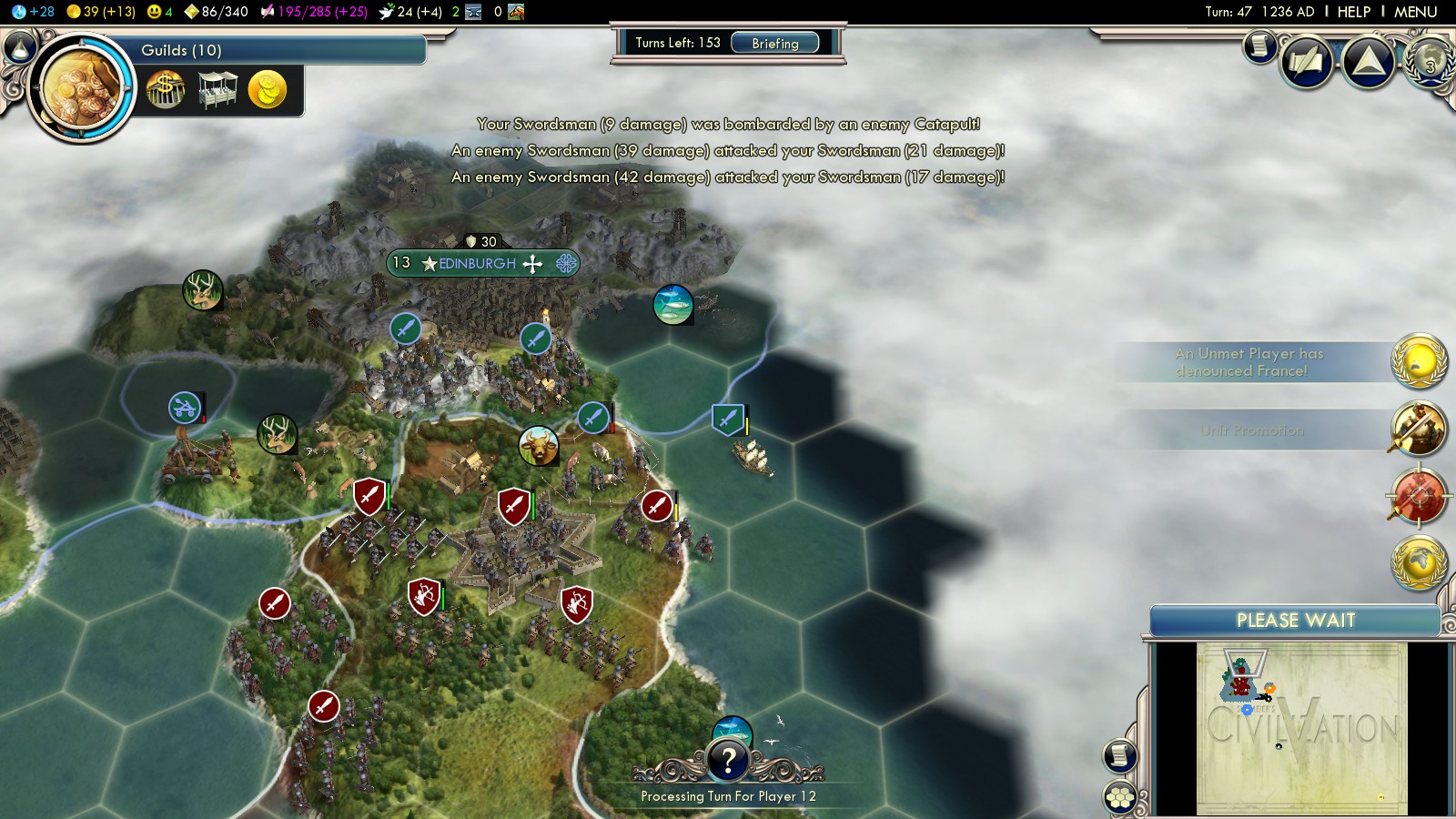Inspect the gold coins unlock icon

coord(268,90)
